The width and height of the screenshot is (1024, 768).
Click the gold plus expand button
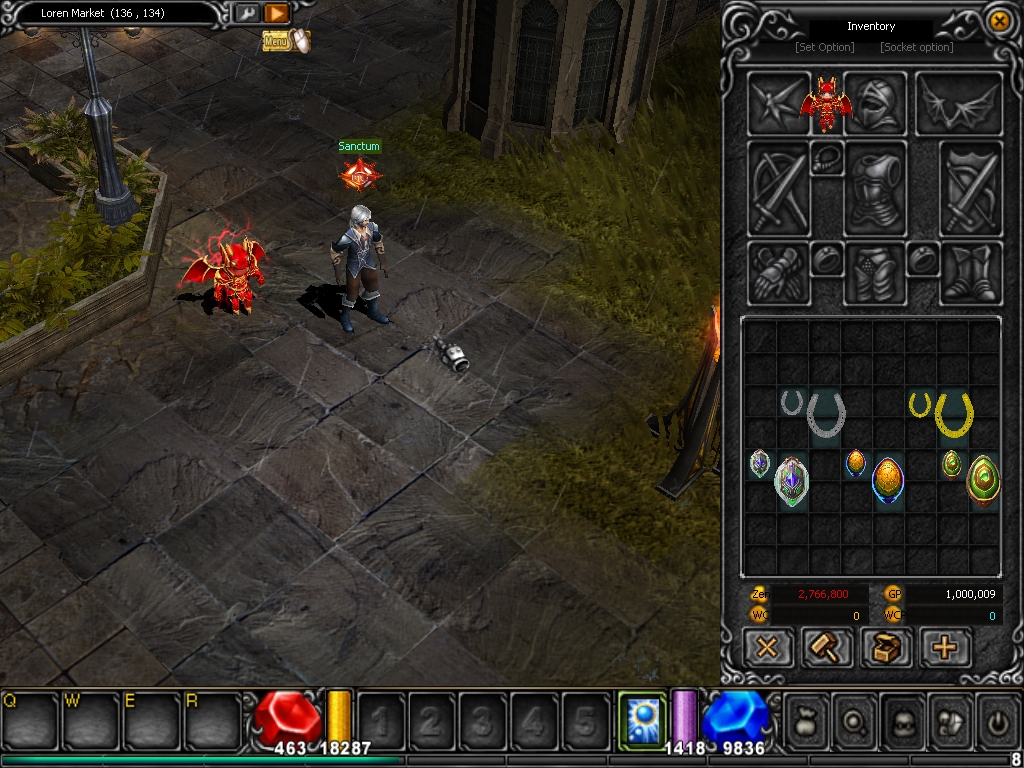pos(944,648)
